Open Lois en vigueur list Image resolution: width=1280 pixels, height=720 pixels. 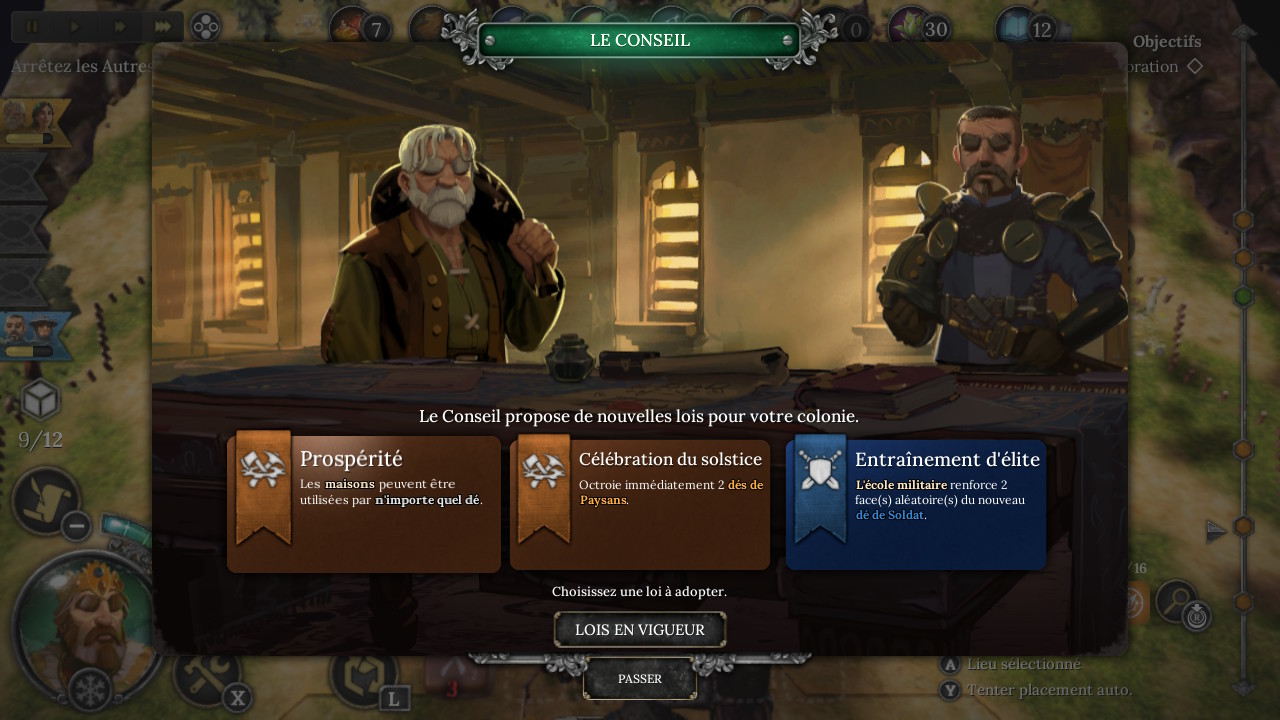[x=640, y=630]
